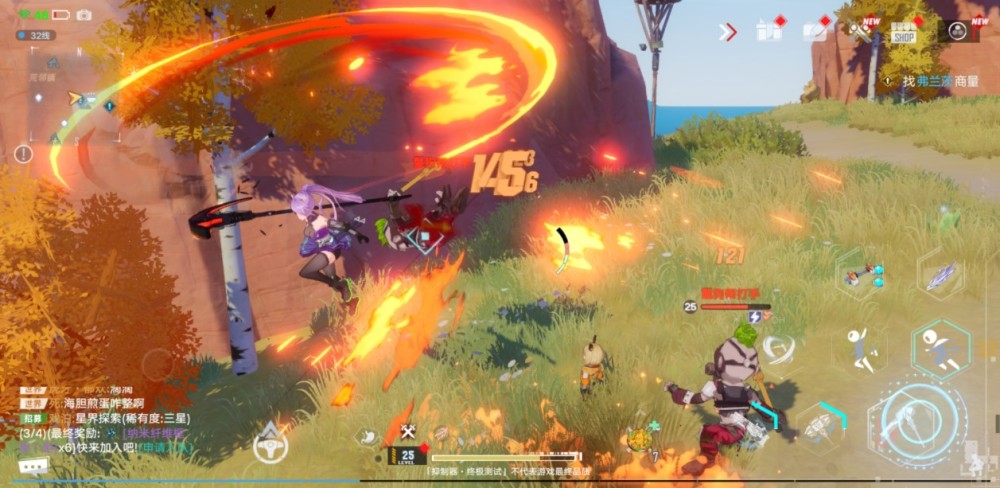Screen dimensions: 1000x488
Task: Open the chat speech-bubble button
Action: coord(32,464)
